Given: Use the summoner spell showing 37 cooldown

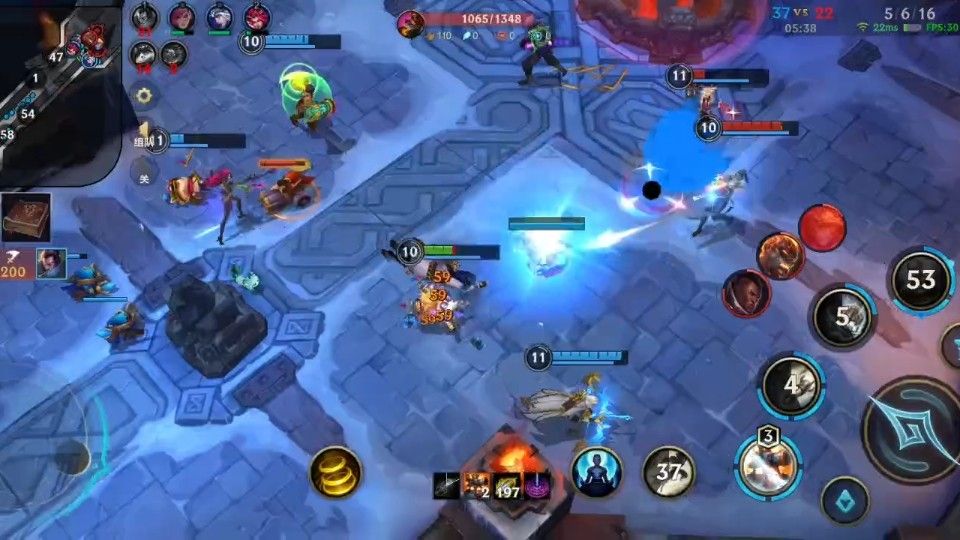Looking at the screenshot, I should pos(669,470).
